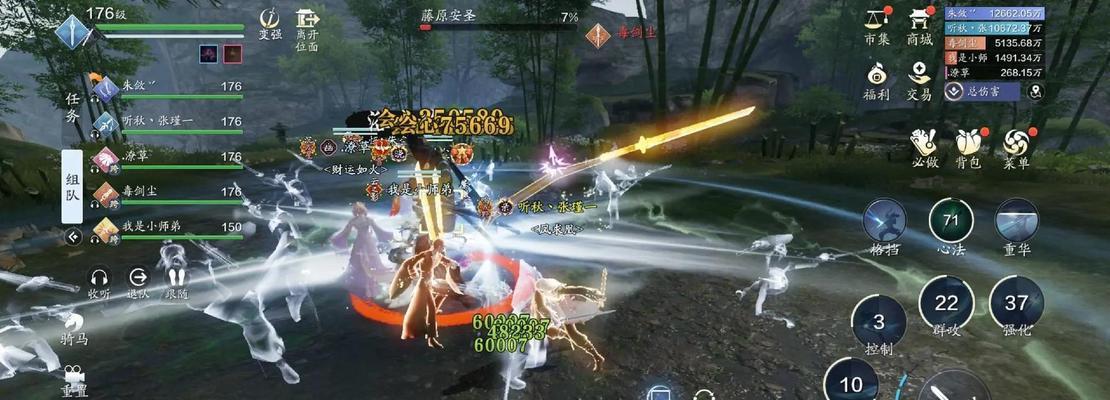
Task: Click the 变强 power-up button
Action: coord(270,25)
